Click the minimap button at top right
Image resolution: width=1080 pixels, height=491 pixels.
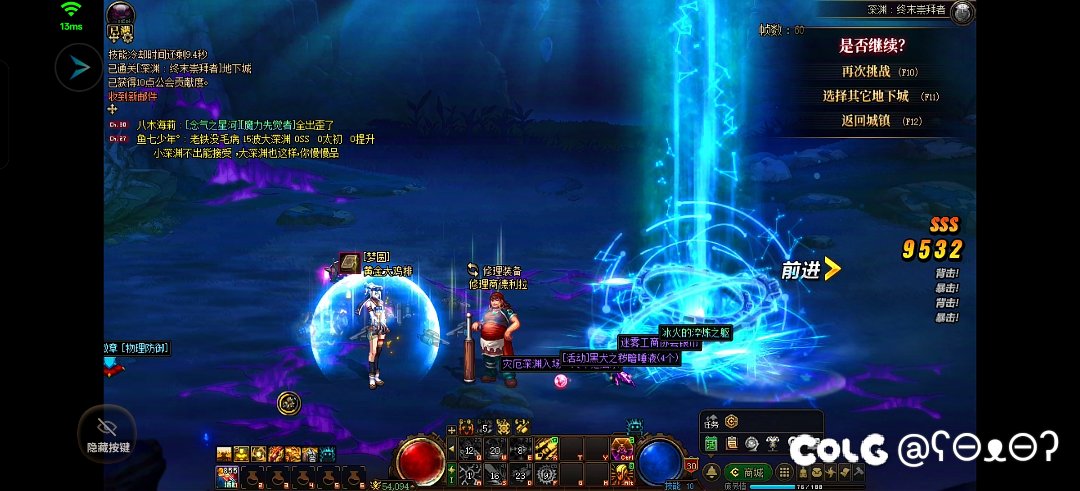[963, 12]
